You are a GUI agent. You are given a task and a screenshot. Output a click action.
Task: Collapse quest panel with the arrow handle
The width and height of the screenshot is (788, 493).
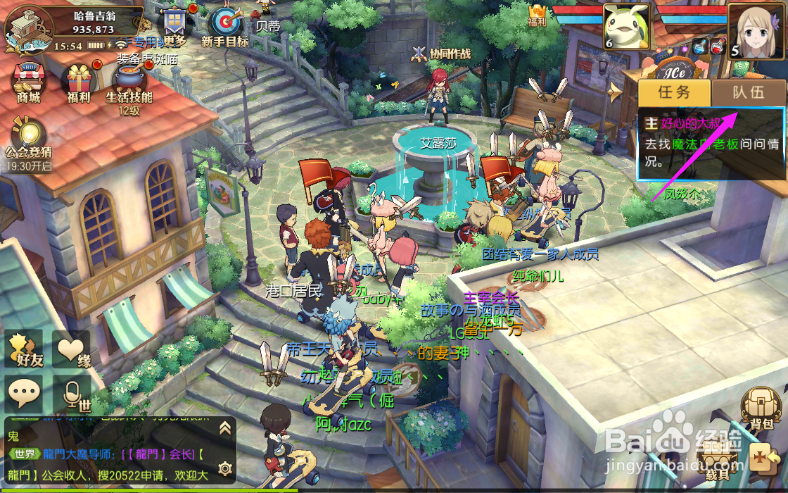click(614, 91)
